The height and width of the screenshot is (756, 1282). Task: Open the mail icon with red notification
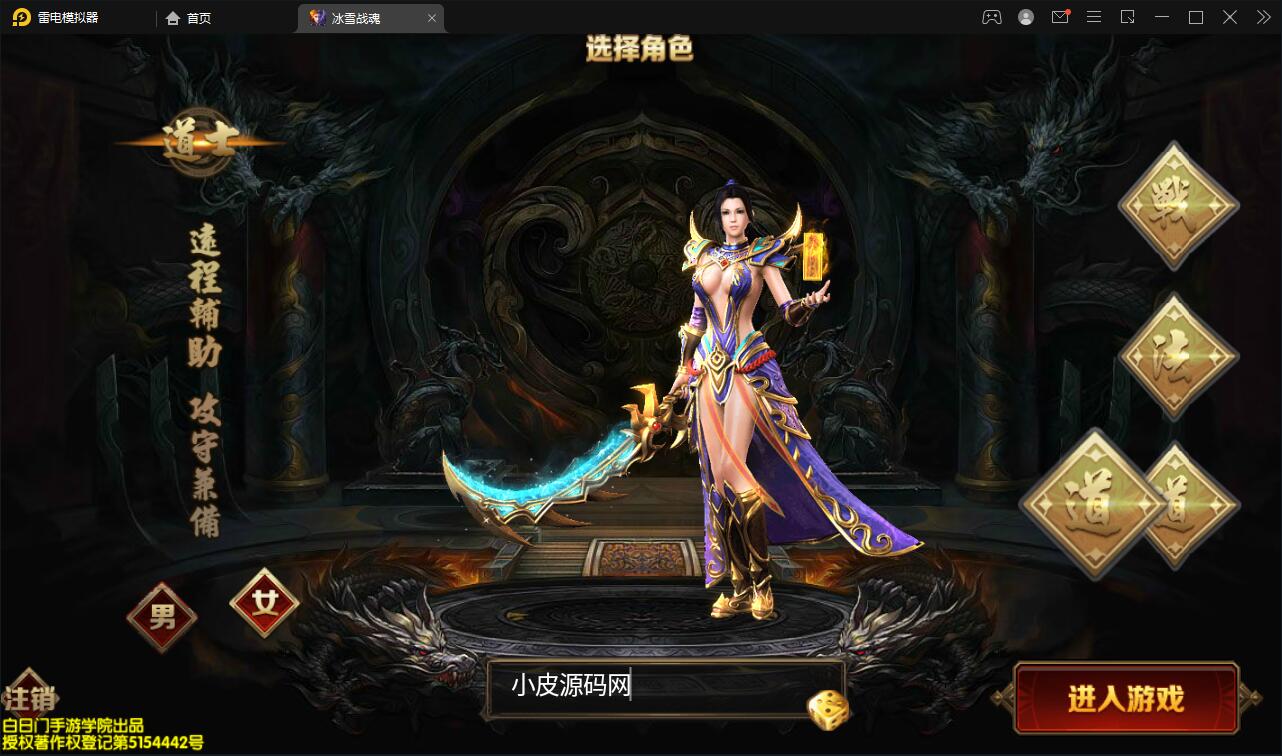tap(1060, 17)
